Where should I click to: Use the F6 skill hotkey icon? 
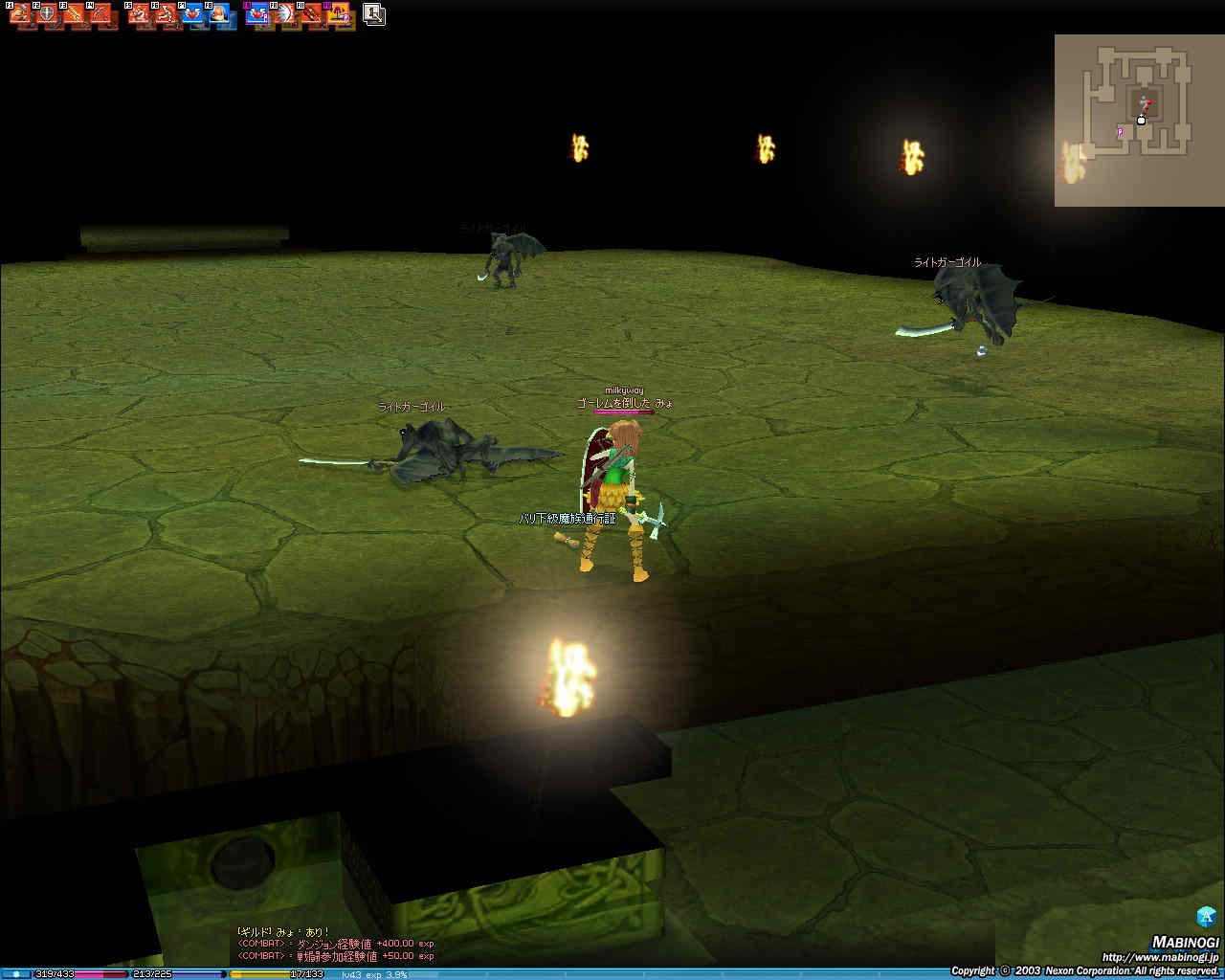[x=167, y=14]
